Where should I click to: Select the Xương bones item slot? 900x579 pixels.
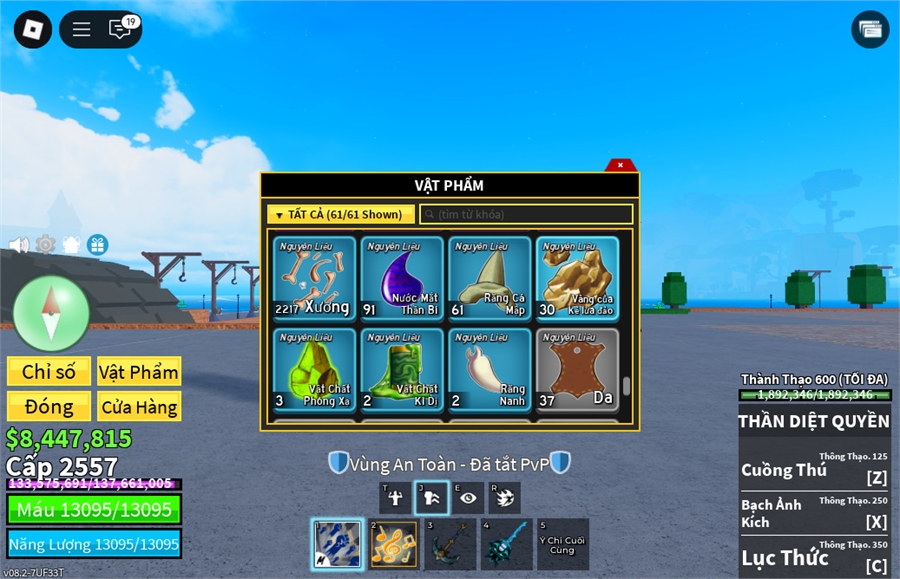coord(314,278)
